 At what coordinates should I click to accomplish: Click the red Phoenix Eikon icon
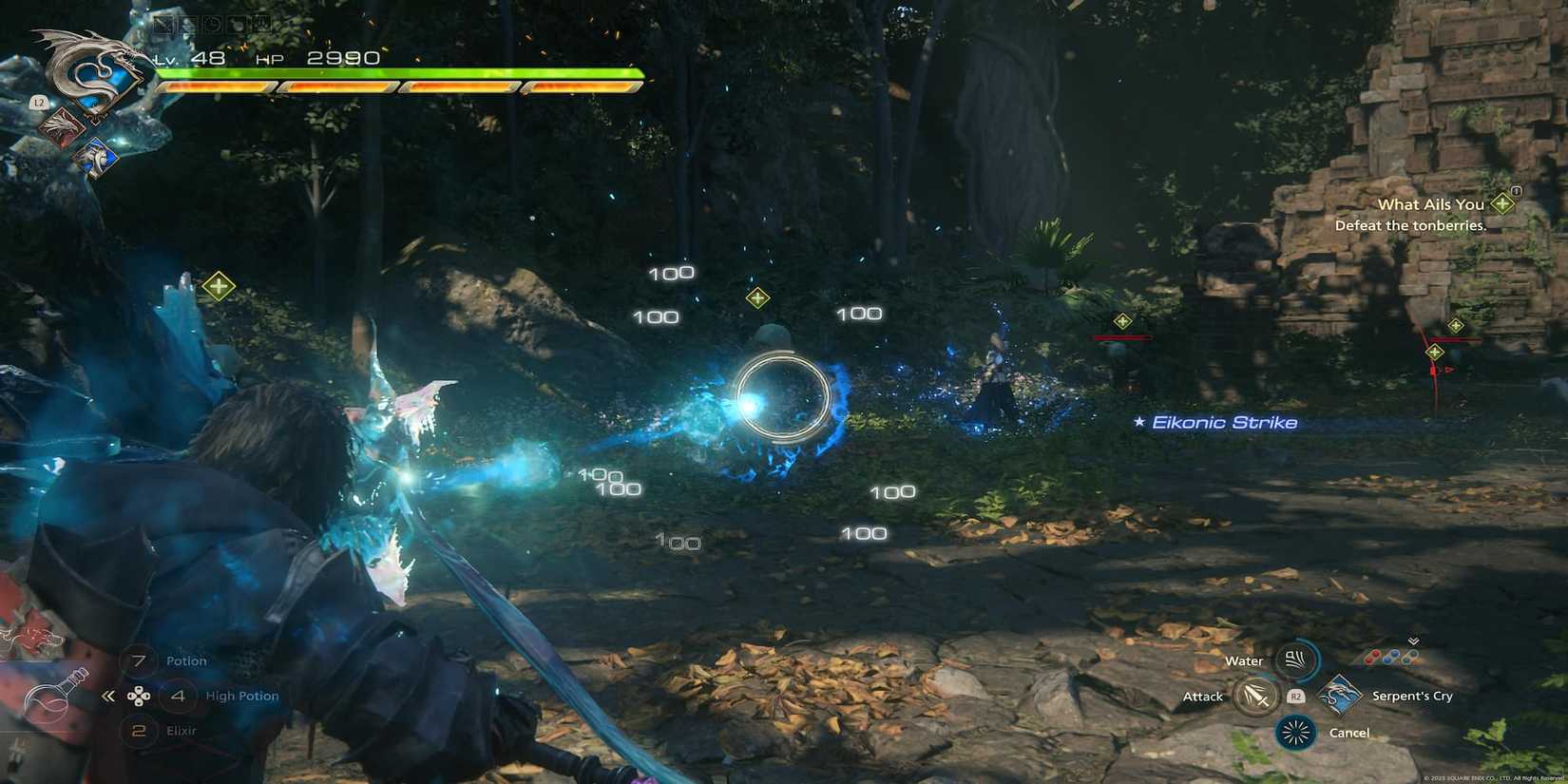64,124
